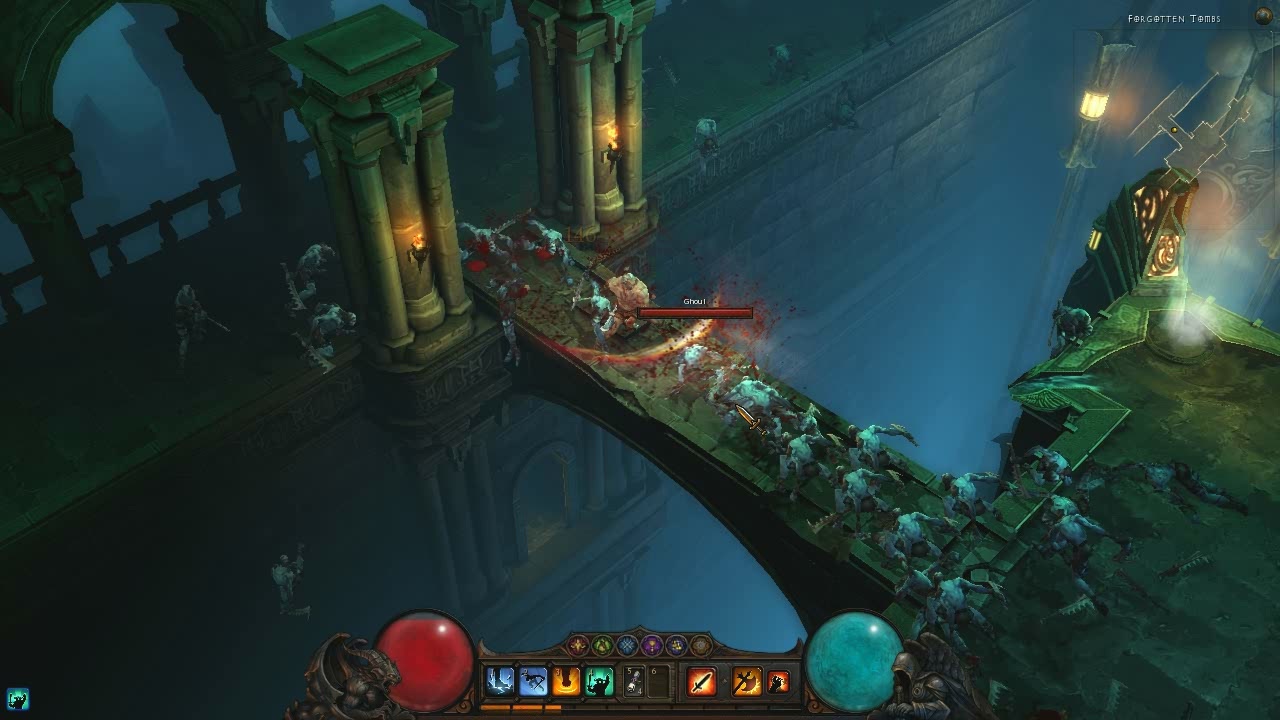Open the blue snowflake emblem button
Viewport: 1280px width, 720px height.
[x=627, y=645]
